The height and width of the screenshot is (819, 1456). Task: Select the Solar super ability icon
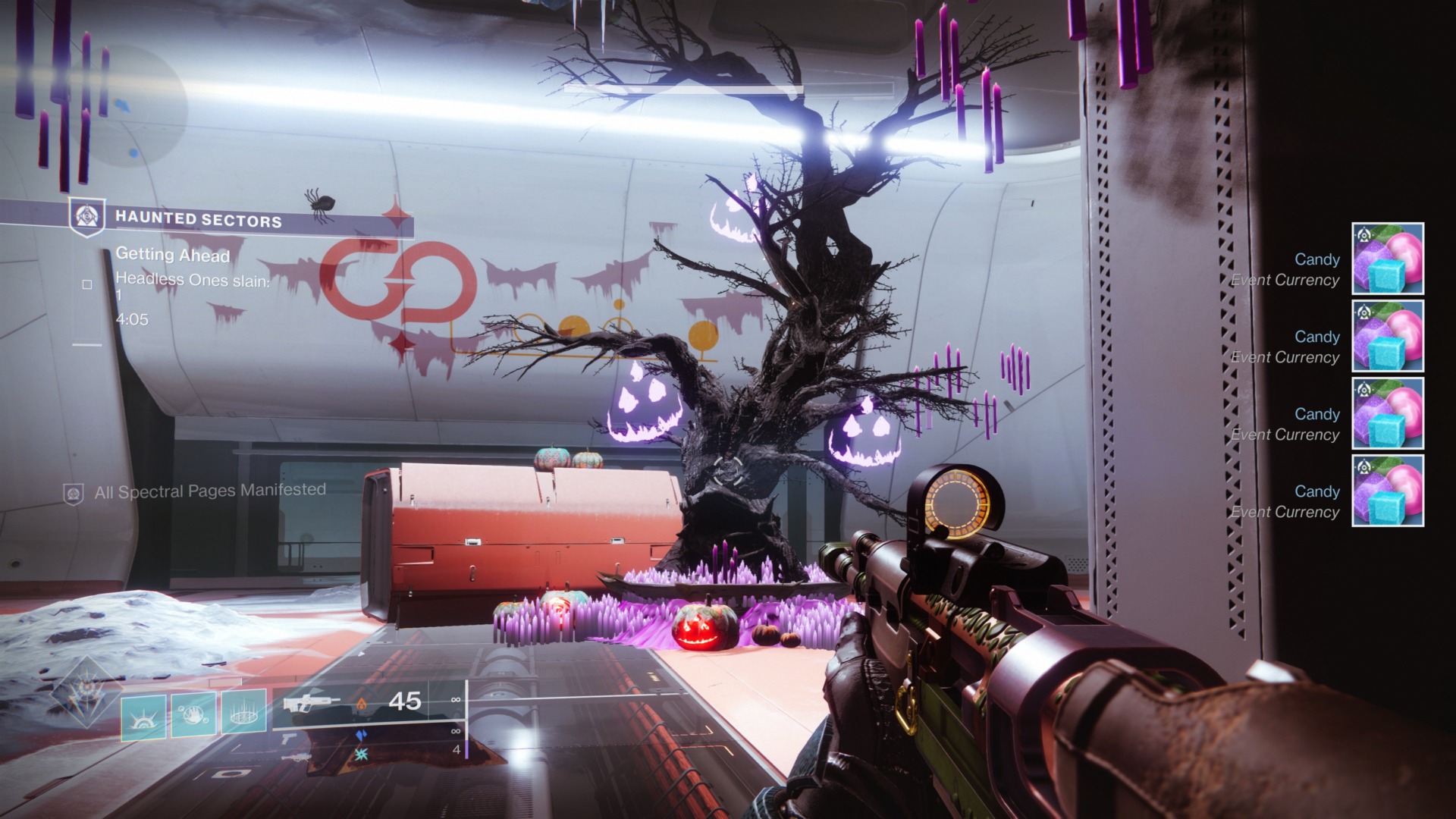tap(144, 716)
